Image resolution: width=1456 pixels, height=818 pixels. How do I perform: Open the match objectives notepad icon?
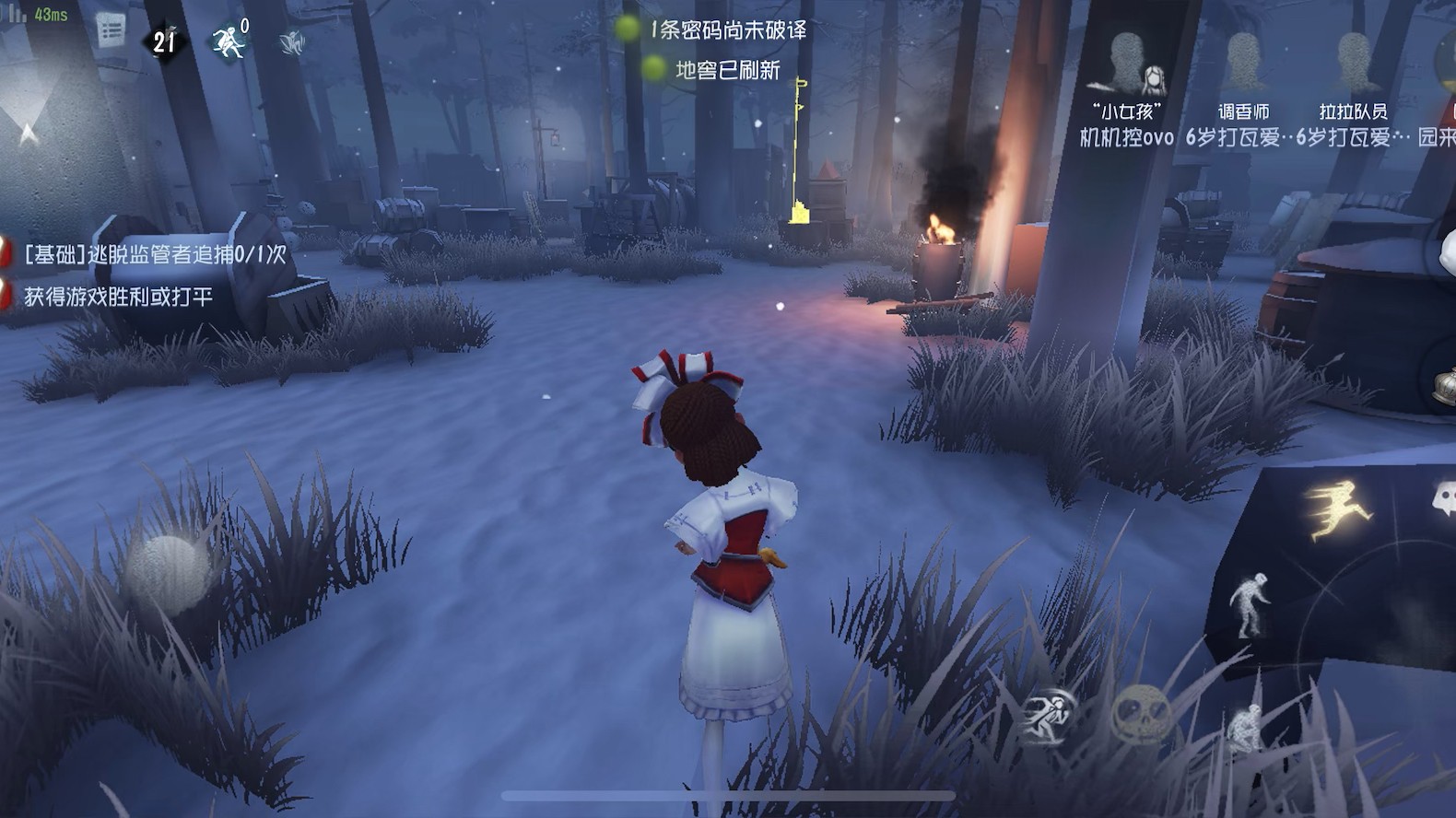click(111, 30)
